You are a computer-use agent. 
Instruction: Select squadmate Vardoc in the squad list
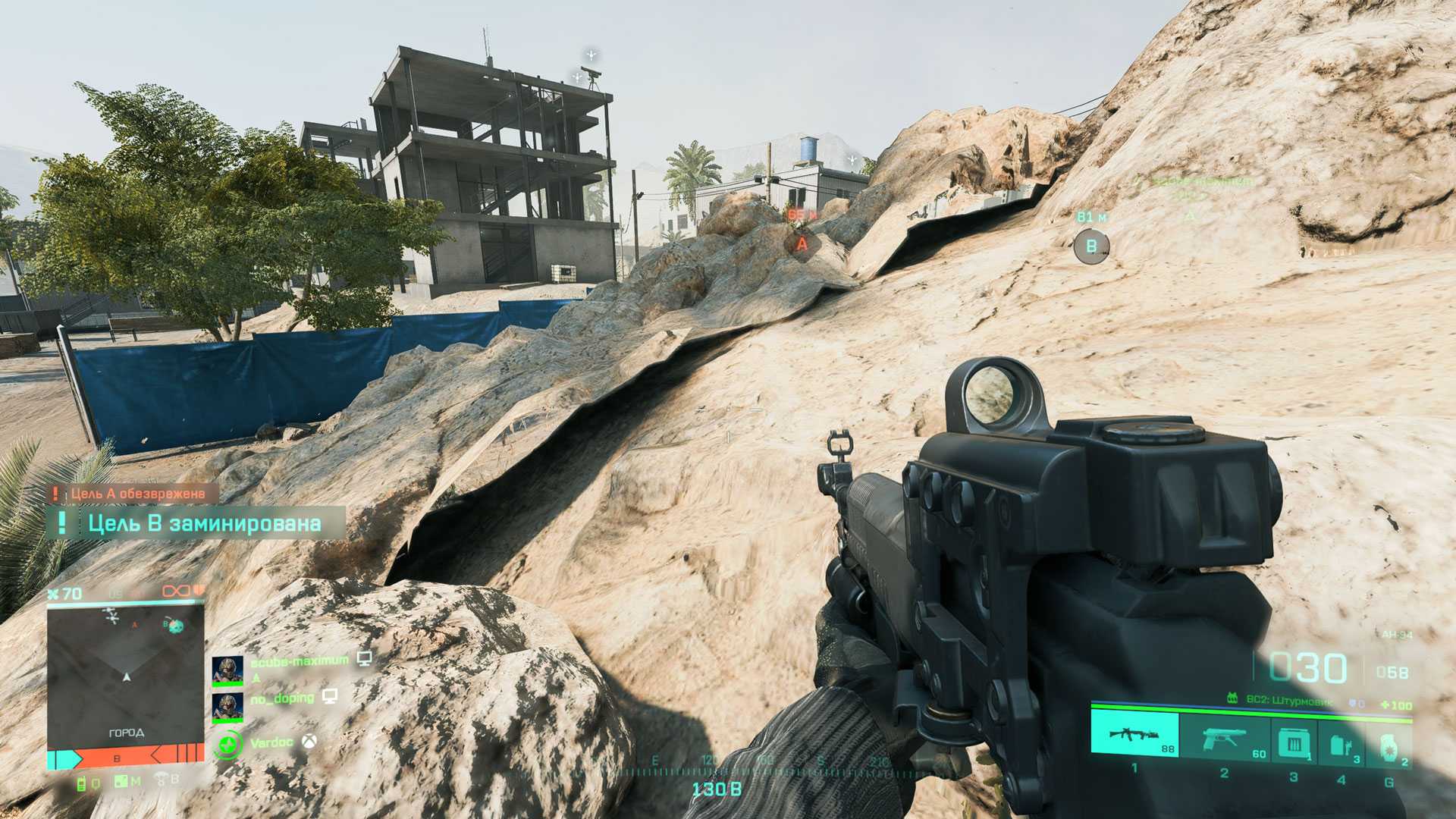[x=271, y=742]
